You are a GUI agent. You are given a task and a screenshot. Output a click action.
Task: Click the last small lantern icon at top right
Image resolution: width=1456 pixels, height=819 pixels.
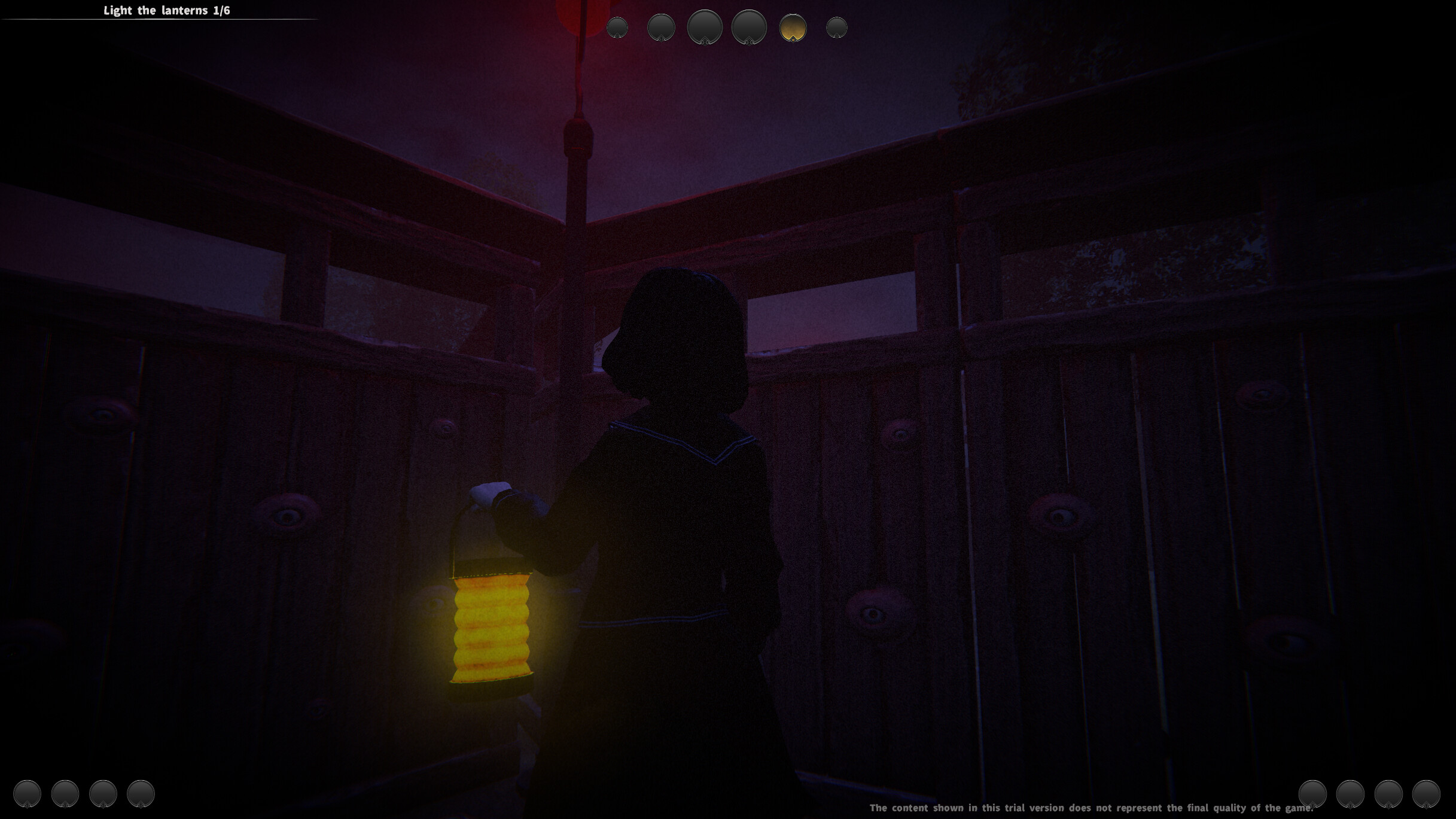tap(836, 26)
